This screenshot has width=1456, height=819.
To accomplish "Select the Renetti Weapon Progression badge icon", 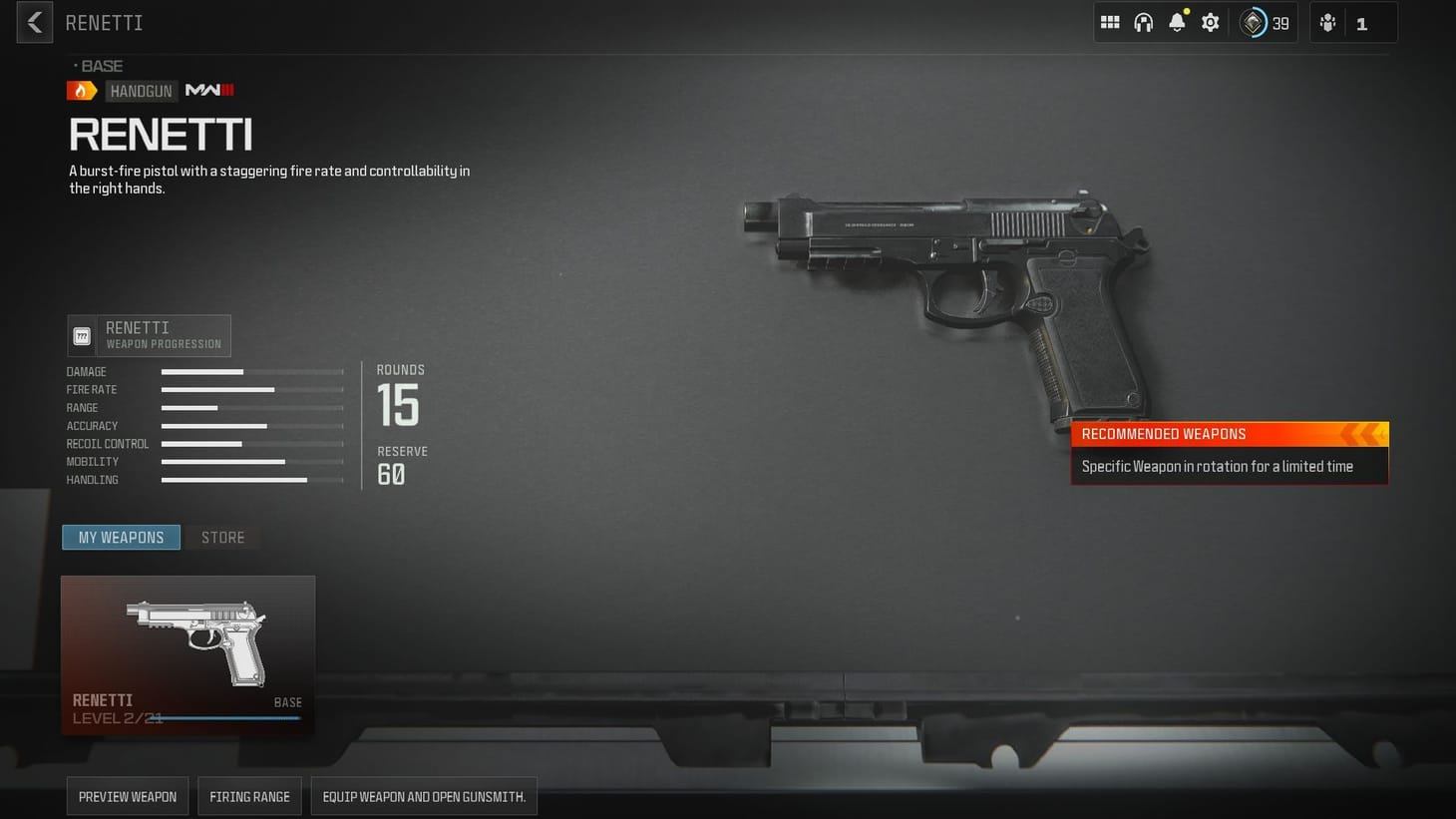I will (82, 335).
